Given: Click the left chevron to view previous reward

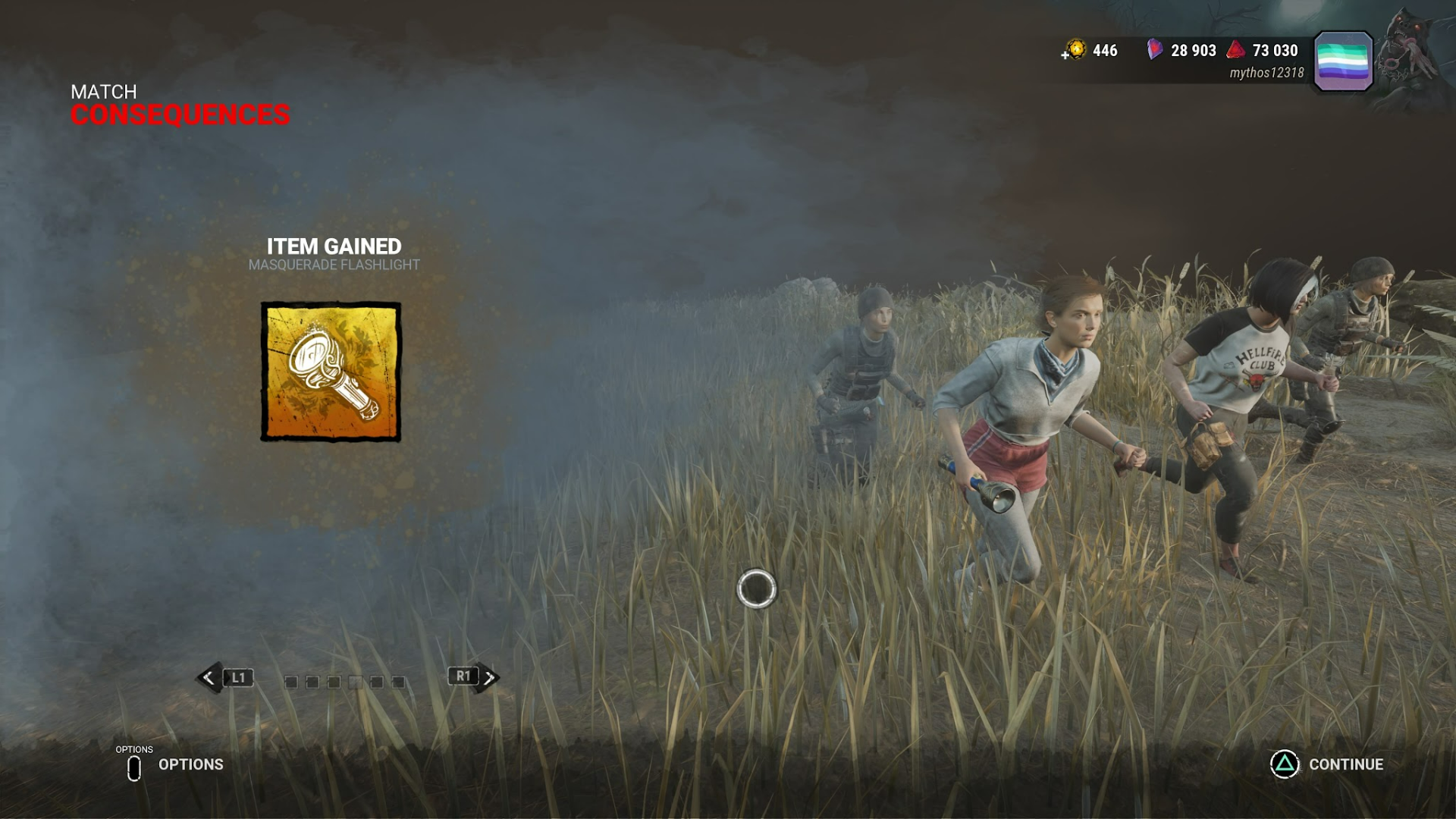Looking at the screenshot, I should (x=207, y=678).
